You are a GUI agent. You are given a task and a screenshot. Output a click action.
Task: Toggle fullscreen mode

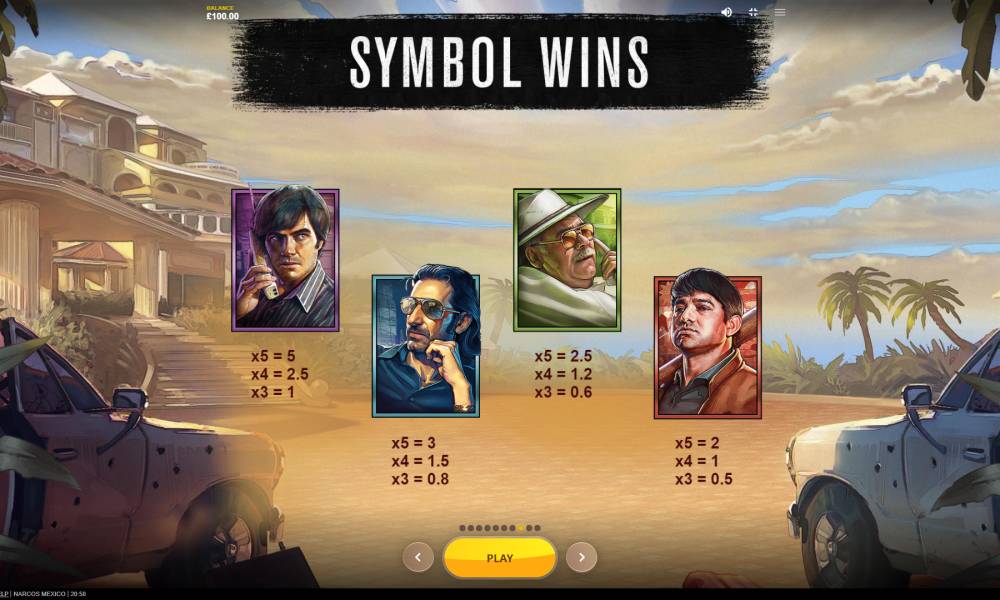coord(753,12)
